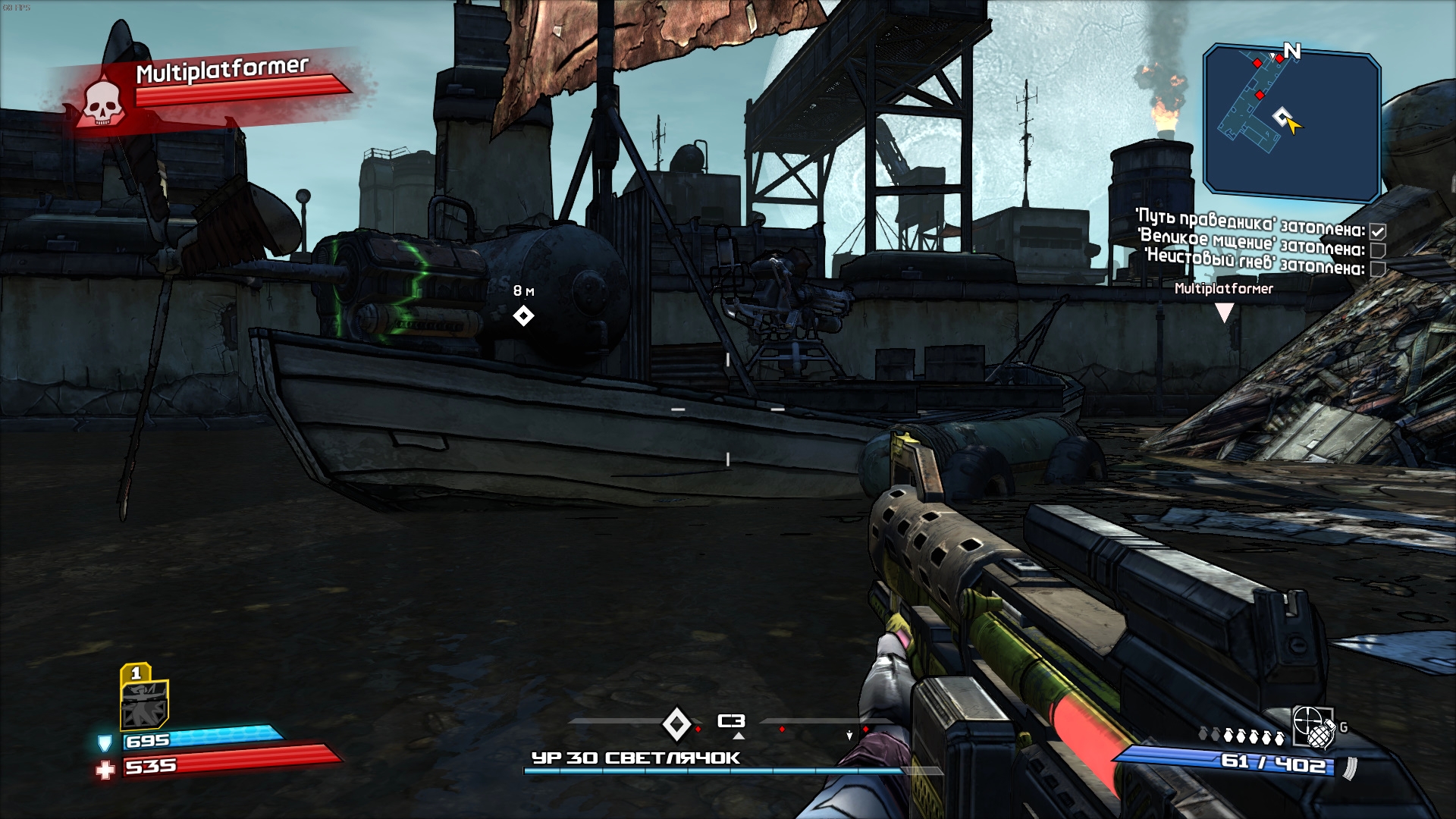Viewport: 1456px width, 819px height.
Task: Click the red health cross icon
Action: coord(105,770)
